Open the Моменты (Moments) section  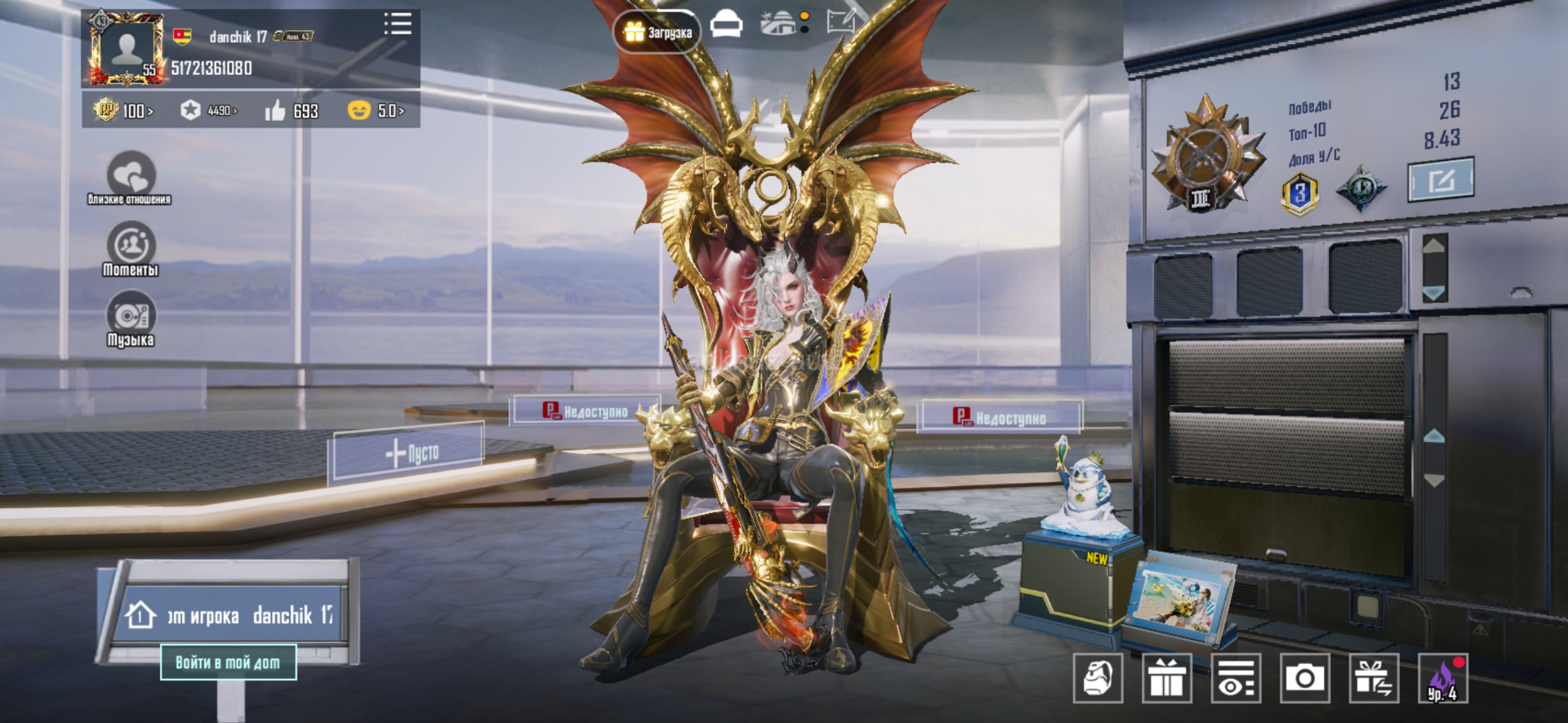coord(131,249)
